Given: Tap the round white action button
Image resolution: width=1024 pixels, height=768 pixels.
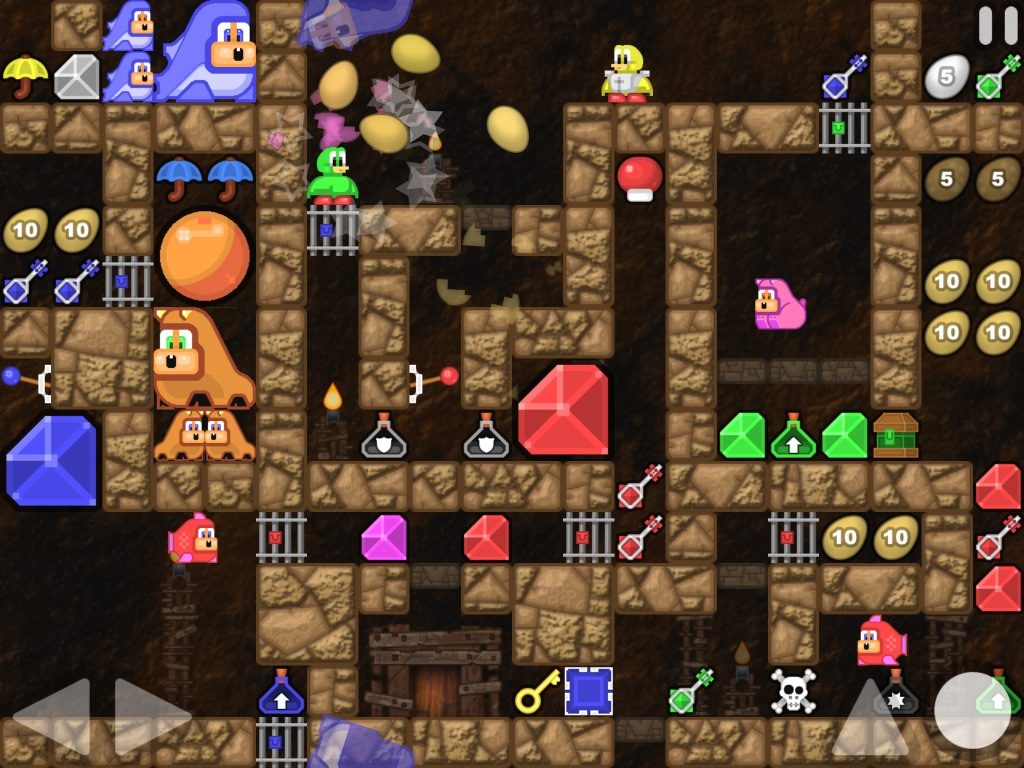Looking at the screenshot, I should click(972, 710).
